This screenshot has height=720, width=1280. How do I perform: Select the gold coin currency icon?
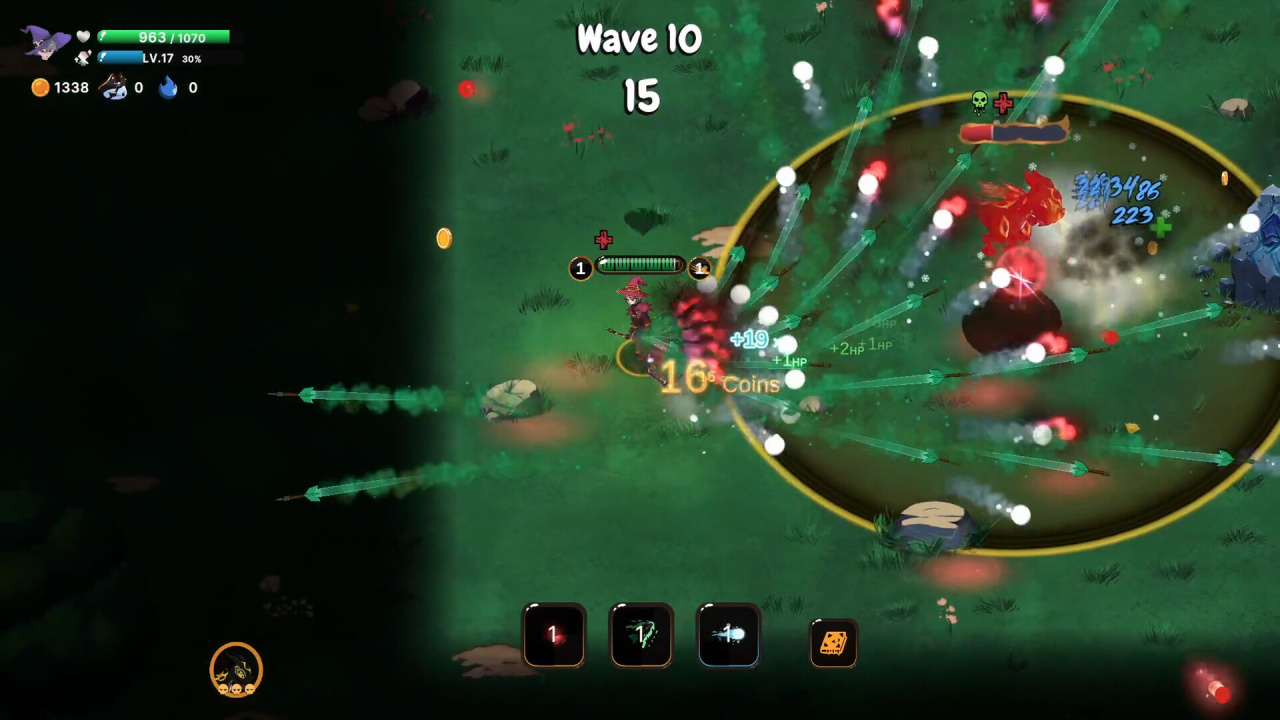click(40, 88)
